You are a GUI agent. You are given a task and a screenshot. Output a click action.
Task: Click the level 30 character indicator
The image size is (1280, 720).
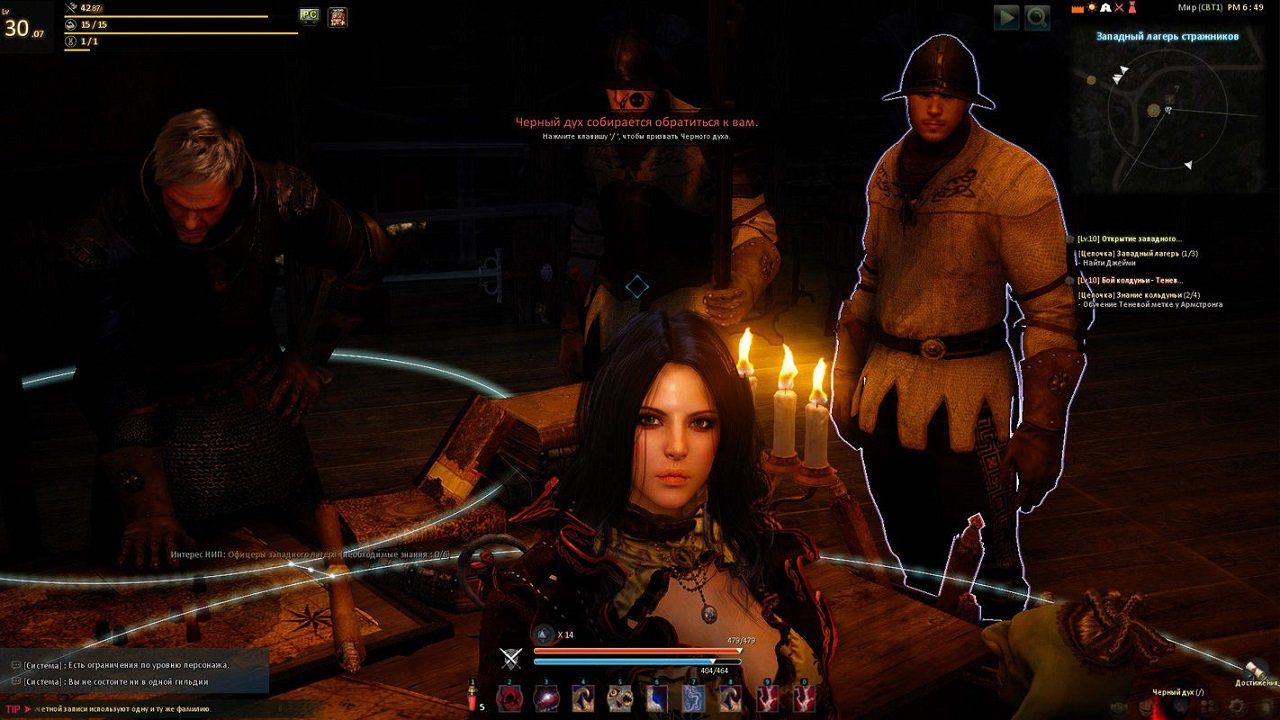(x=24, y=27)
